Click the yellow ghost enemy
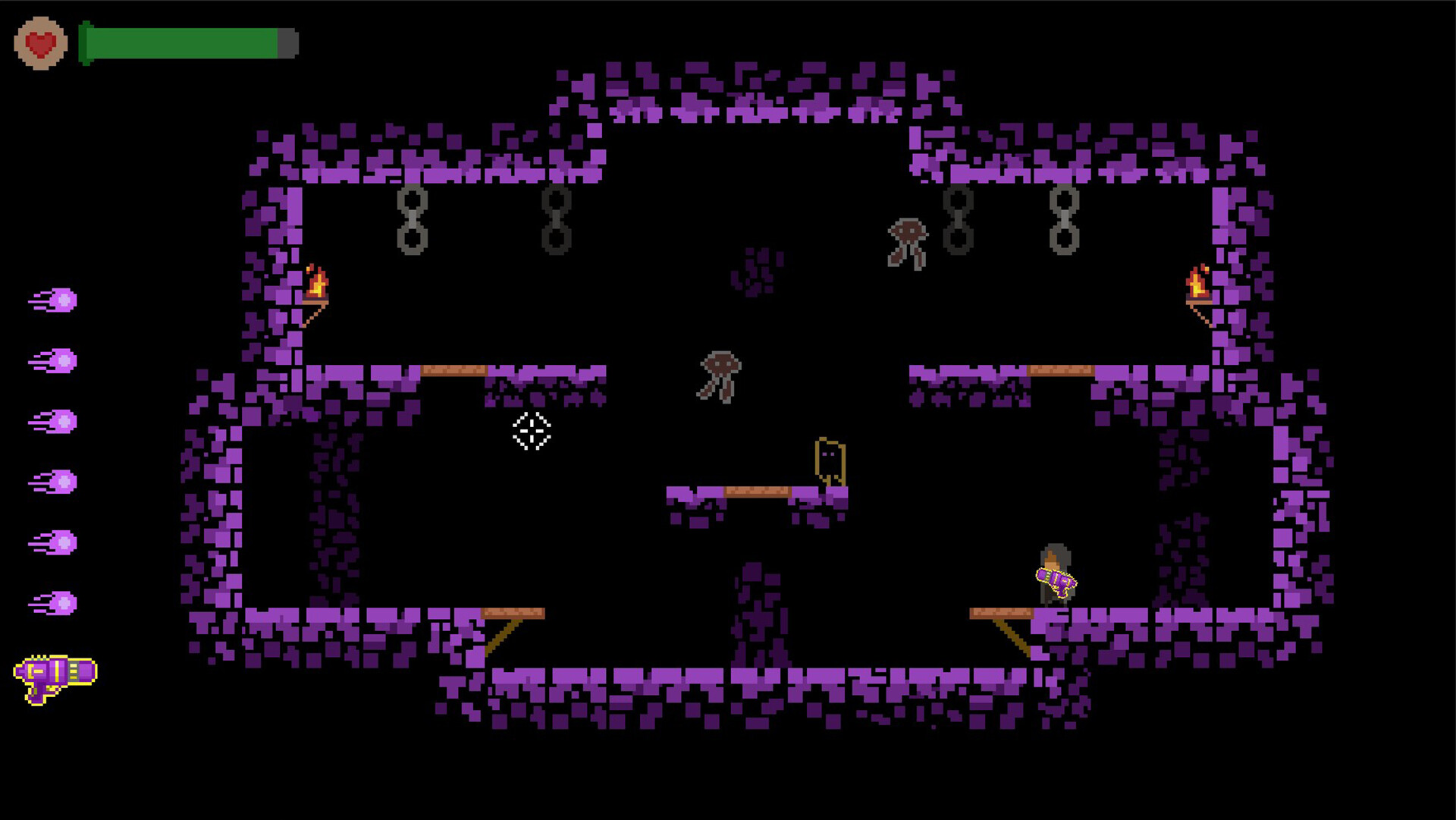Viewport: 1456px width, 820px height. (x=829, y=459)
